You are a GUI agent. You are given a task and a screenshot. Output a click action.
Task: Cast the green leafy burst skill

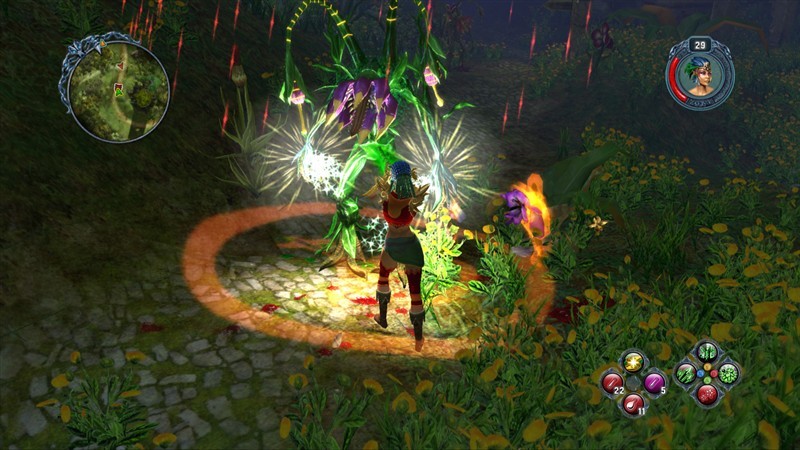(728, 374)
